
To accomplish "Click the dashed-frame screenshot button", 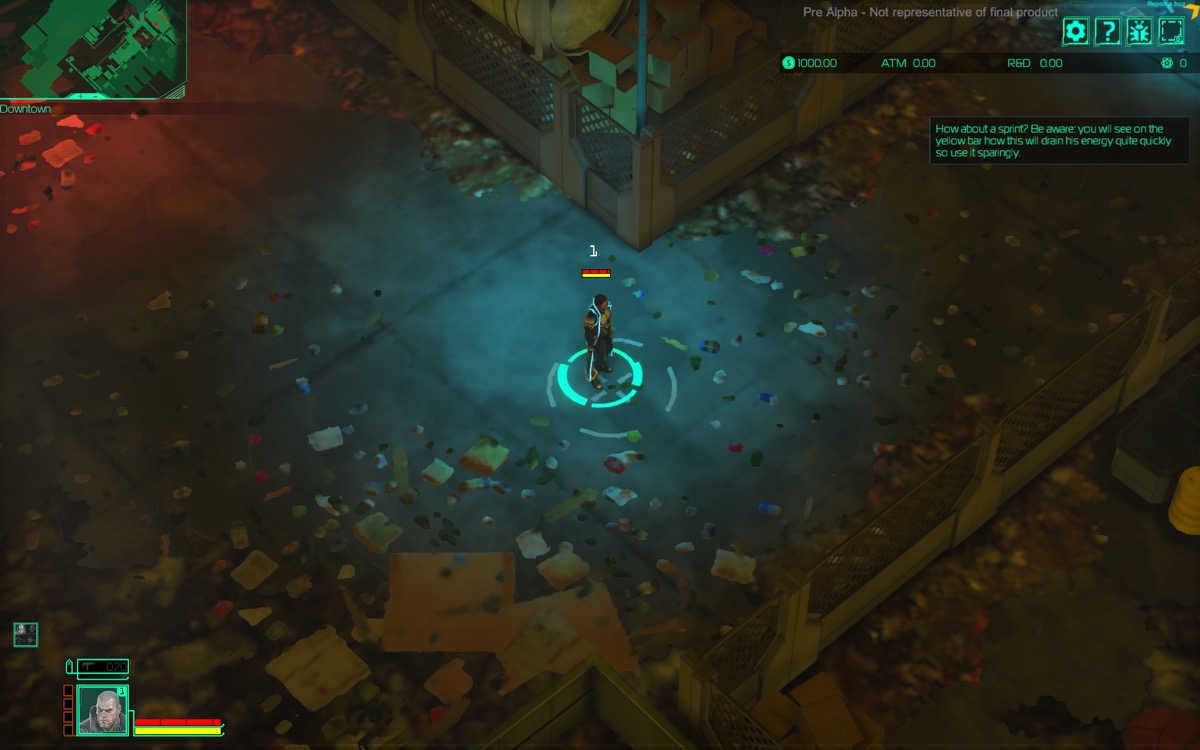I will (1171, 31).
